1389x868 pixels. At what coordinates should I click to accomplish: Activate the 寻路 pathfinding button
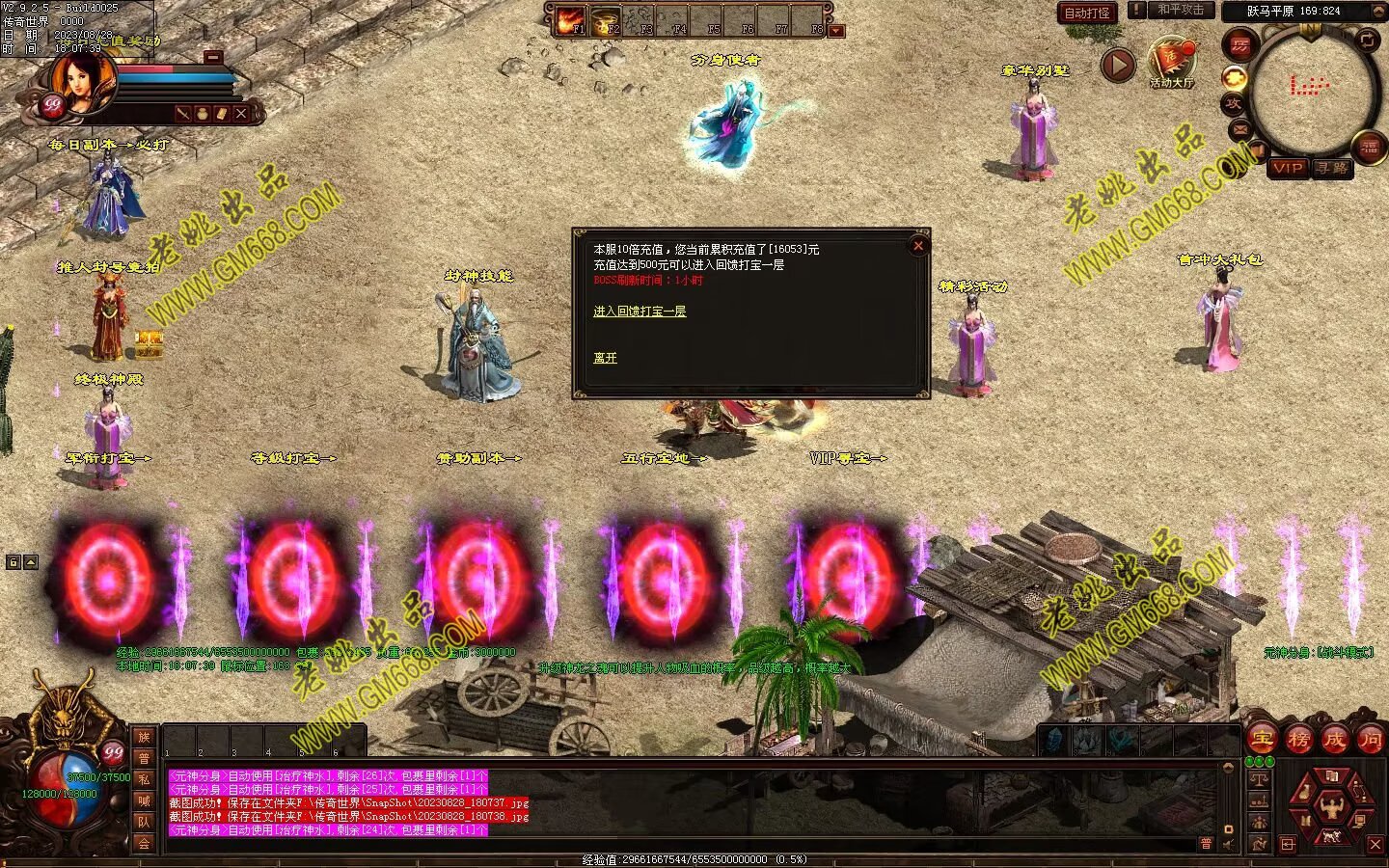coord(1332,168)
